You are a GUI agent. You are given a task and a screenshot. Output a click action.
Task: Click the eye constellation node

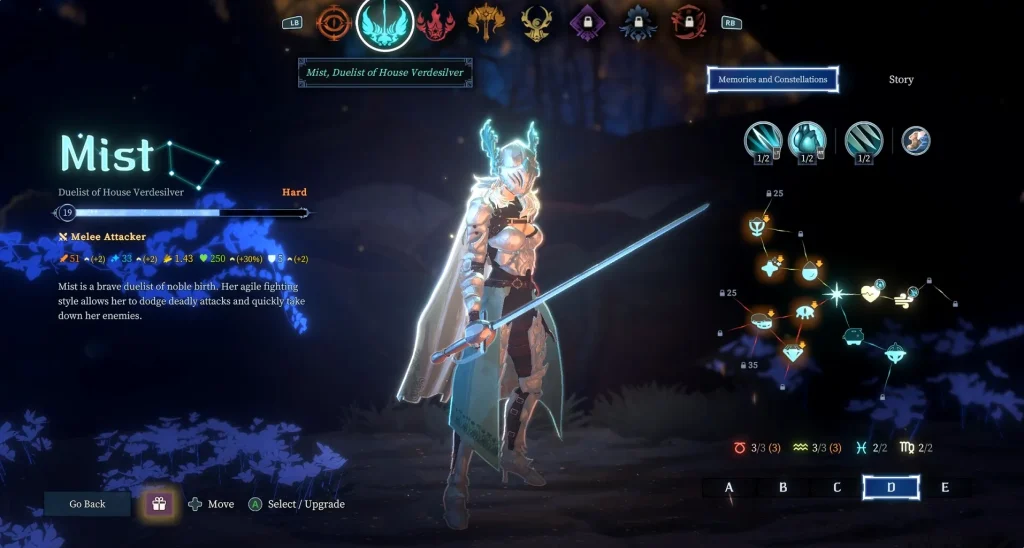pyautogui.click(x=806, y=312)
